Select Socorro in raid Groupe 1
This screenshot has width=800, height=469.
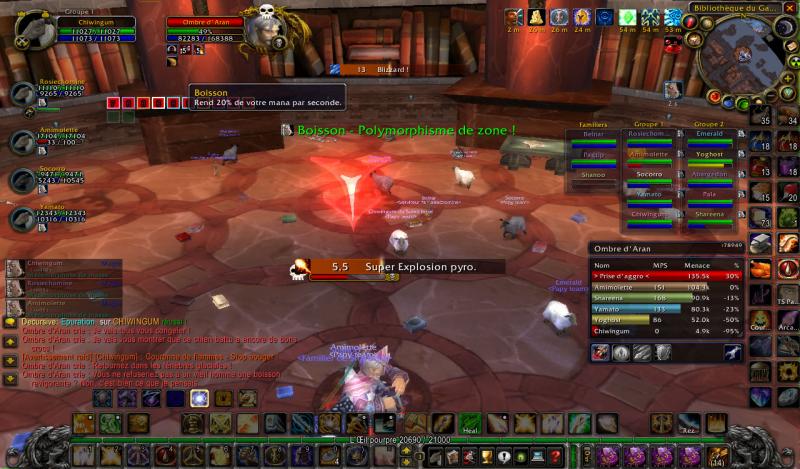(x=649, y=174)
